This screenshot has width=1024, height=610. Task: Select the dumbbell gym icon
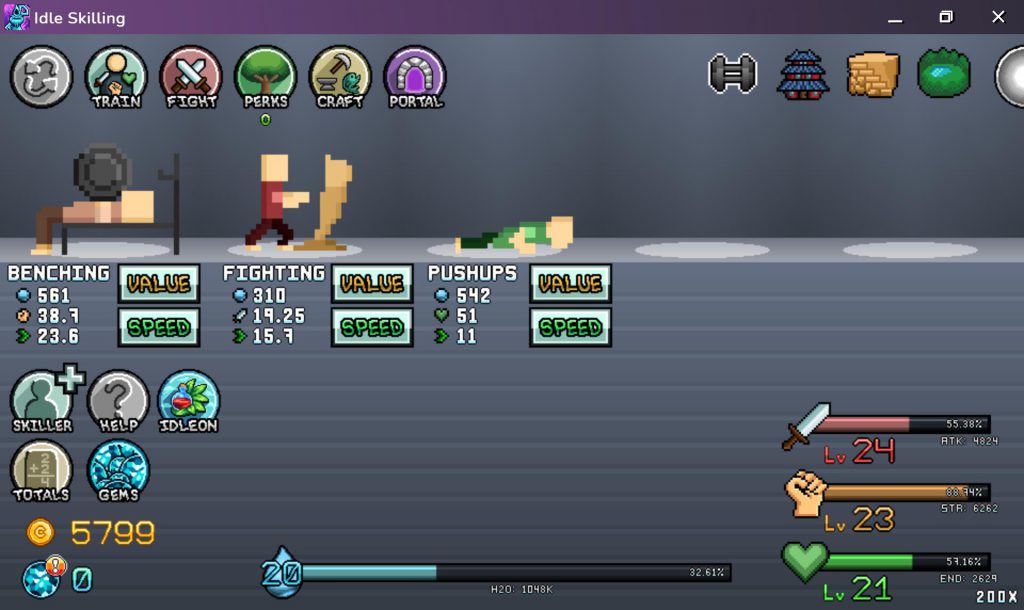[x=733, y=75]
